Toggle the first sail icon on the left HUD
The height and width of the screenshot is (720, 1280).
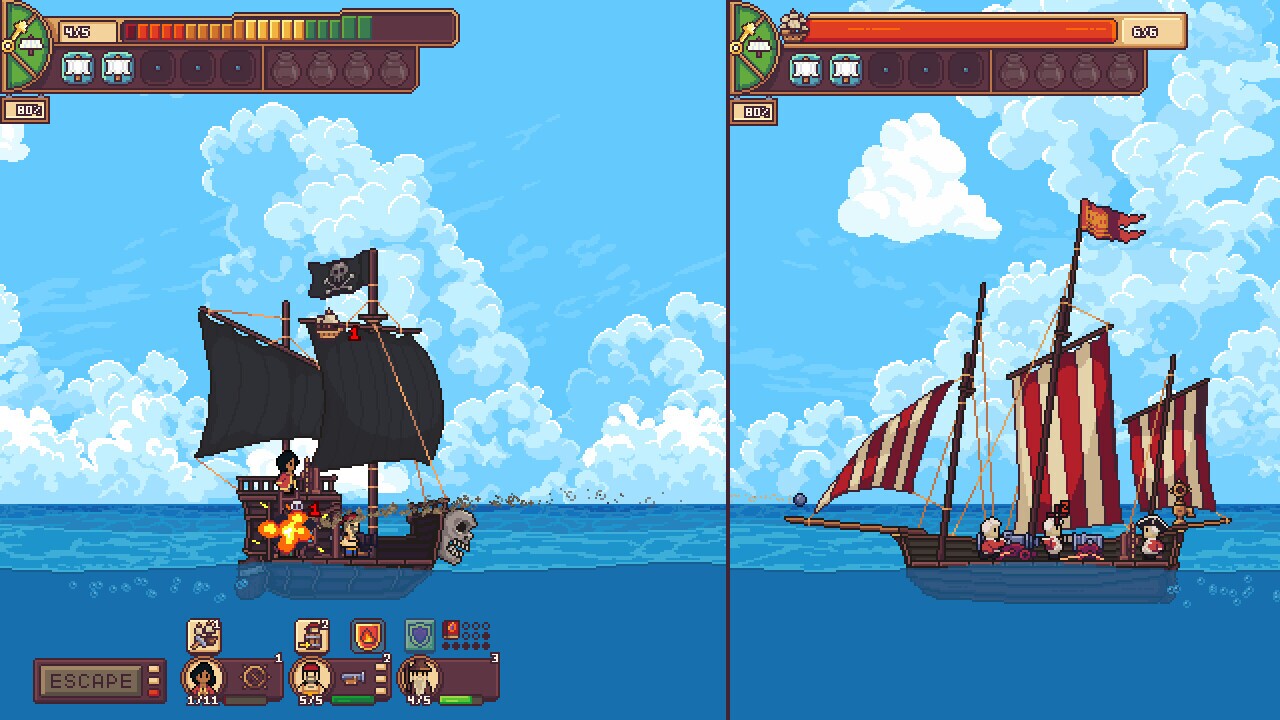(x=78, y=68)
